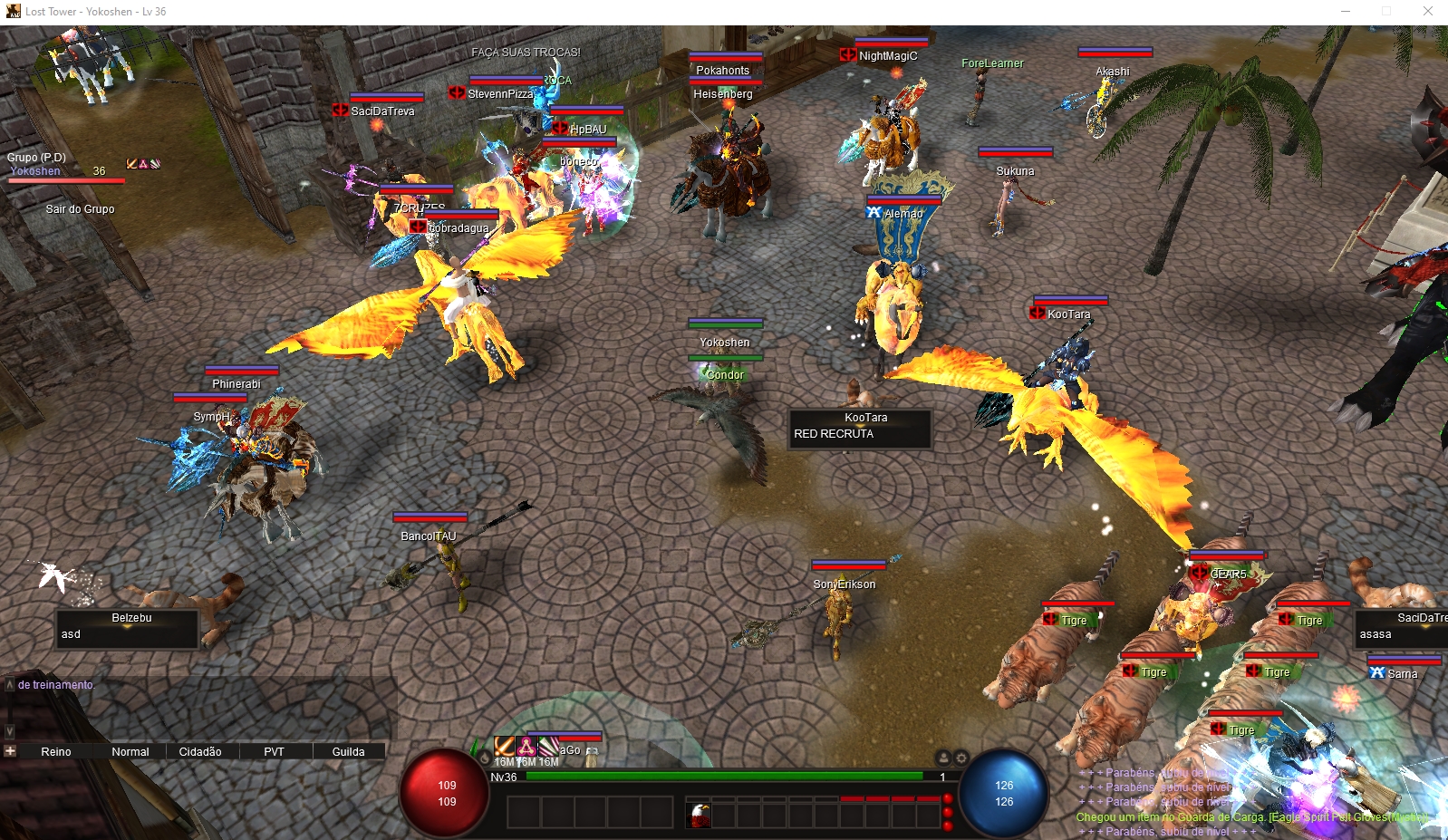Select the orange sword buff icon
The height and width of the screenshot is (840, 1448).
click(x=504, y=747)
